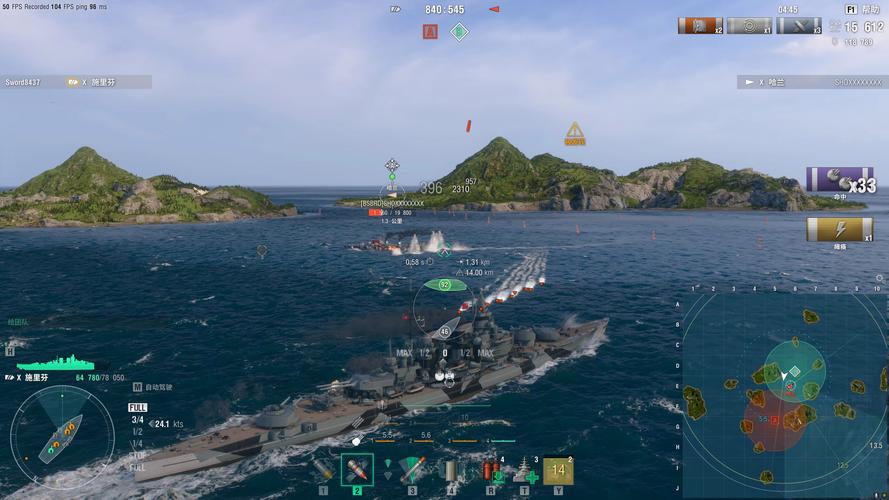Activate the yellow consumable showing 14

(x=558, y=470)
